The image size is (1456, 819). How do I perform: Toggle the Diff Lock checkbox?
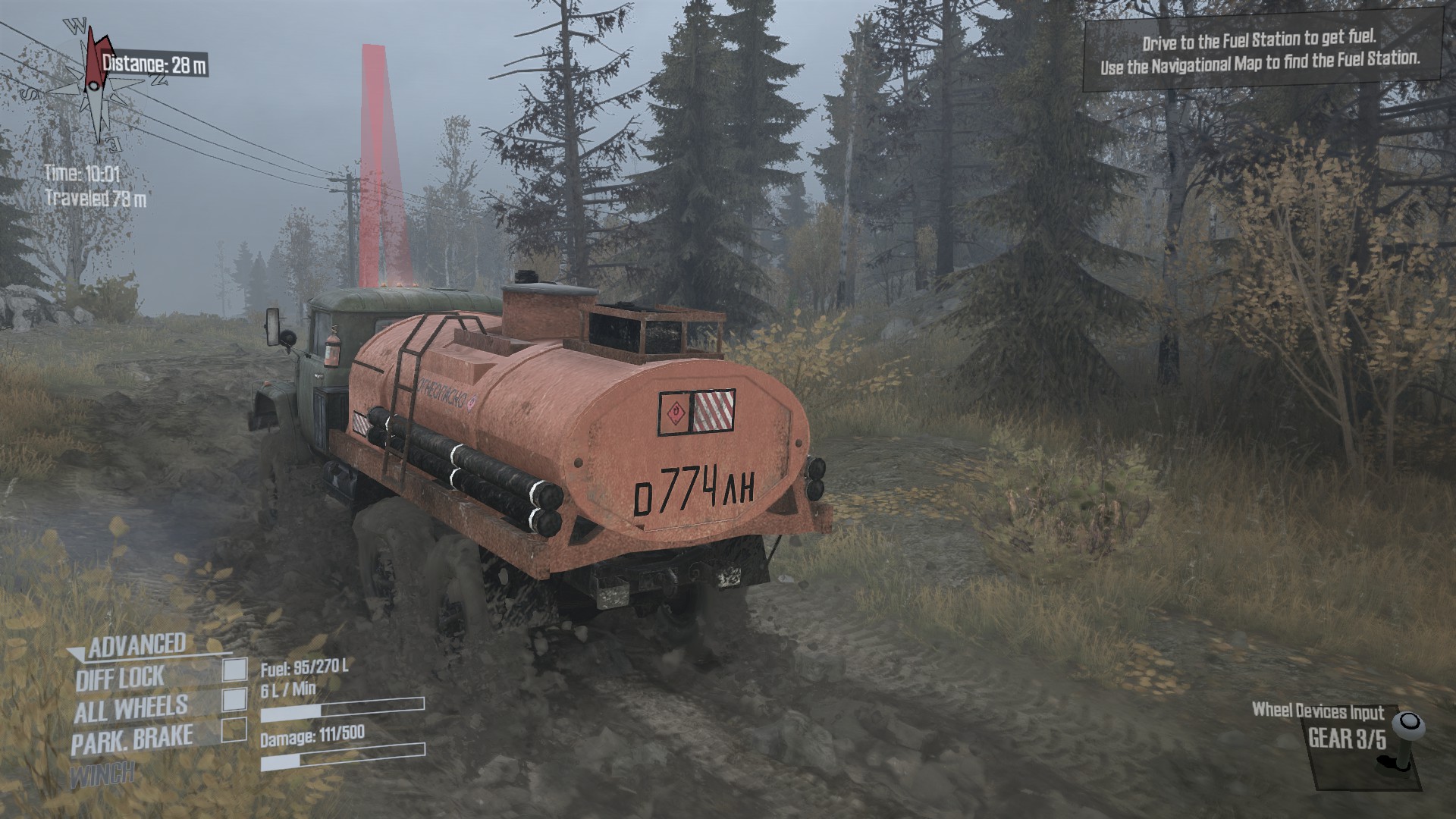click(x=234, y=670)
